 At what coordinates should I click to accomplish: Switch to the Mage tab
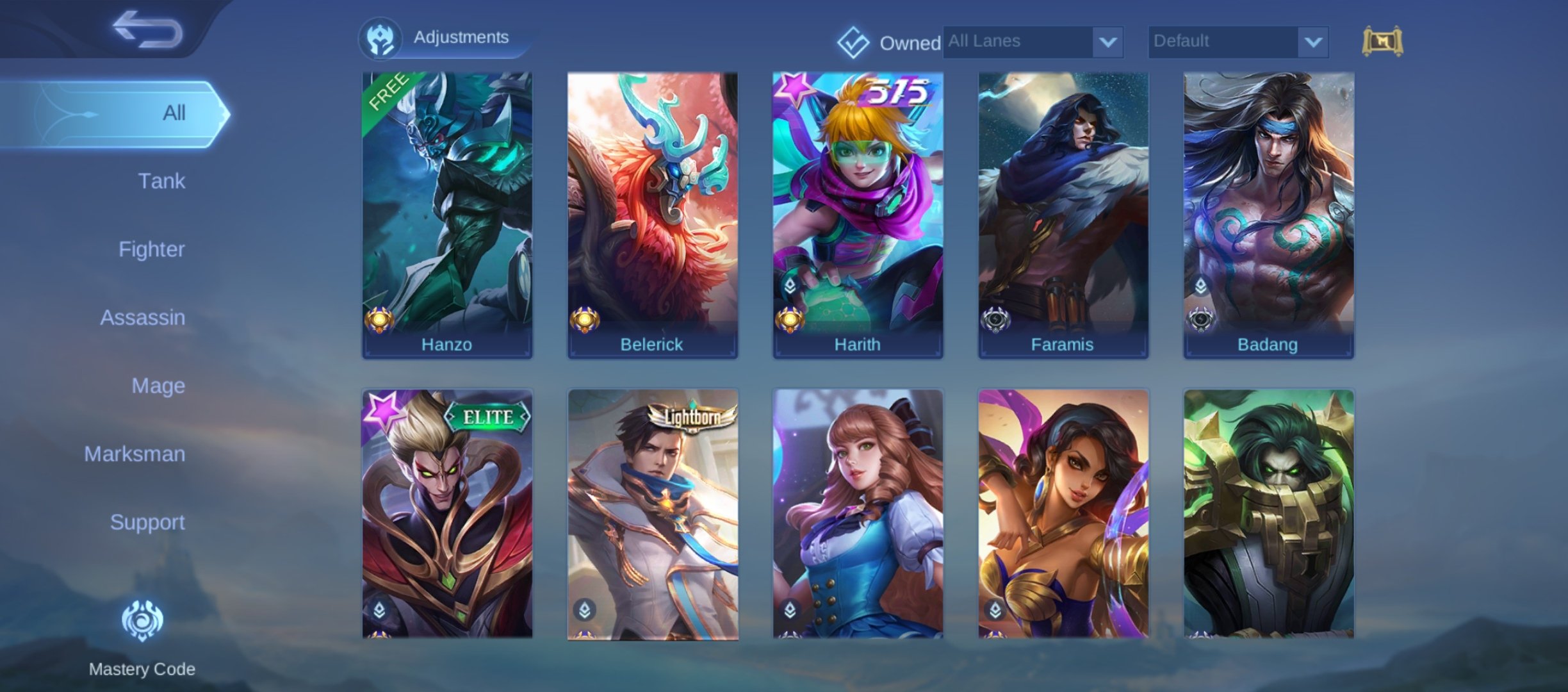tap(158, 386)
